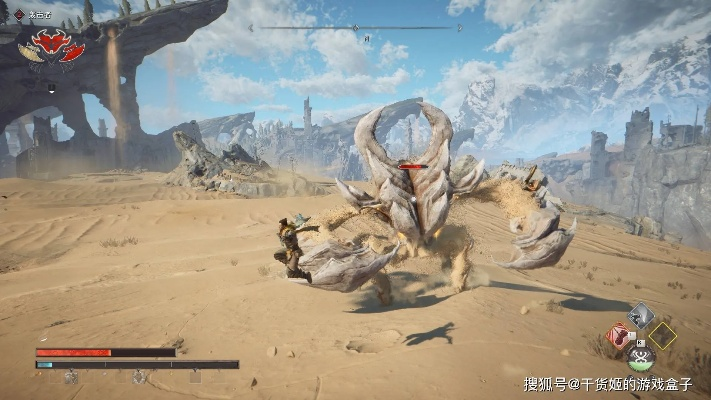Viewport: 711px width, 400px height.
Task: Choose the empty yellow-outlined diamond slot
Action: click(x=662, y=336)
